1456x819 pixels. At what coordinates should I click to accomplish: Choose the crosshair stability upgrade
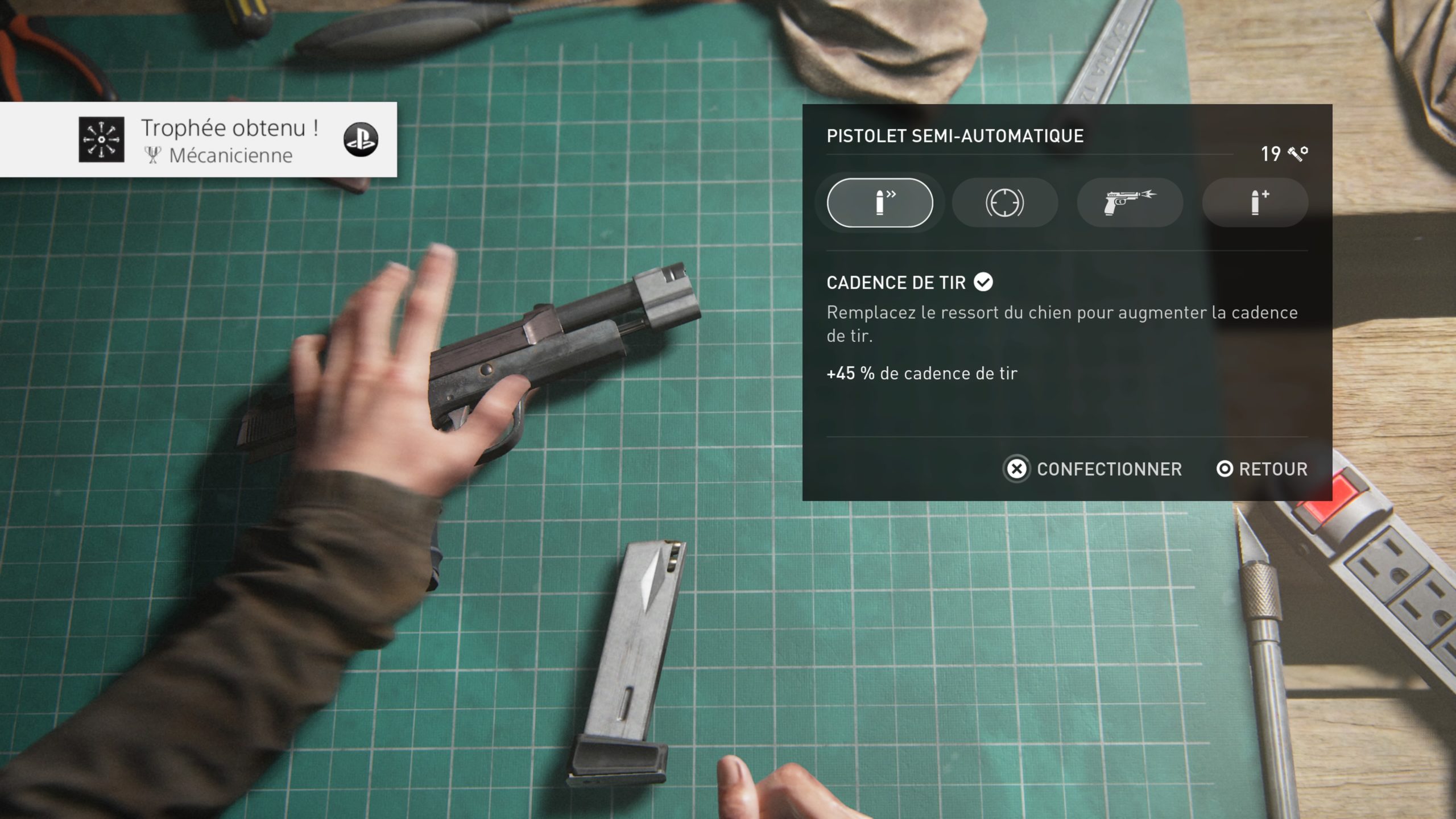point(1004,202)
